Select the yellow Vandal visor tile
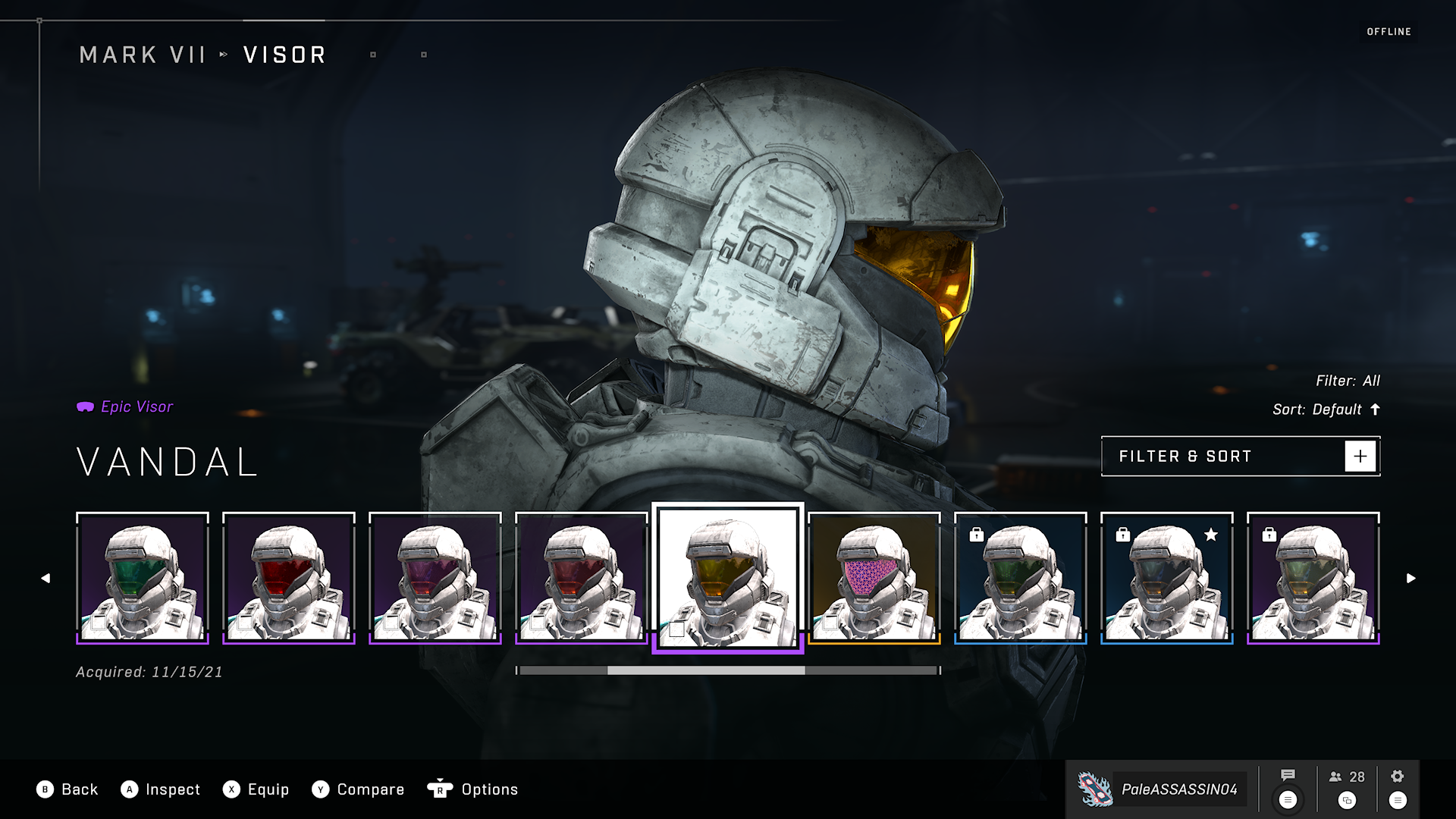The image size is (1456, 819). tap(728, 578)
